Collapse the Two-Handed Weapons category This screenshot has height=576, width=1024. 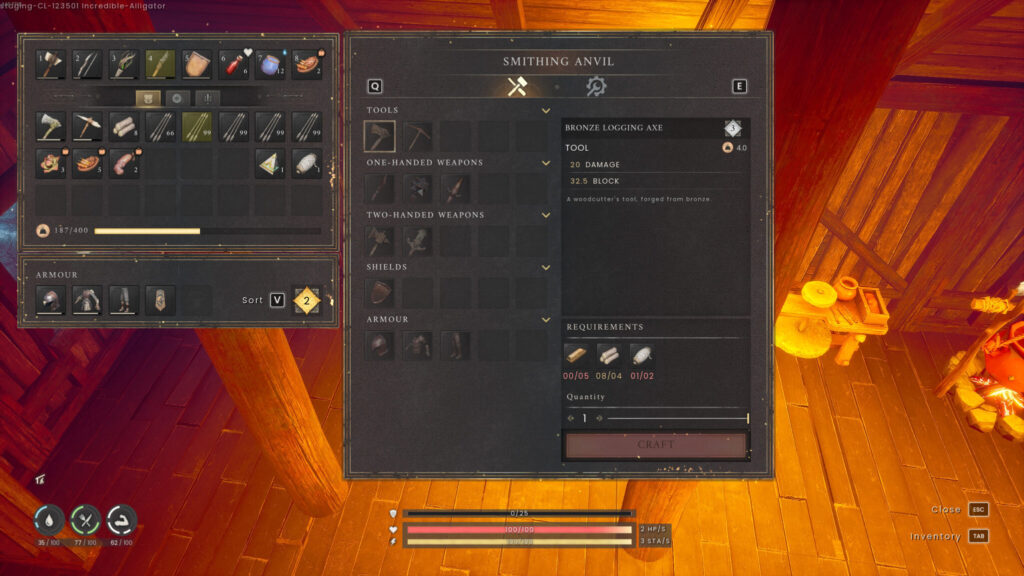click(x=546, y=215)
